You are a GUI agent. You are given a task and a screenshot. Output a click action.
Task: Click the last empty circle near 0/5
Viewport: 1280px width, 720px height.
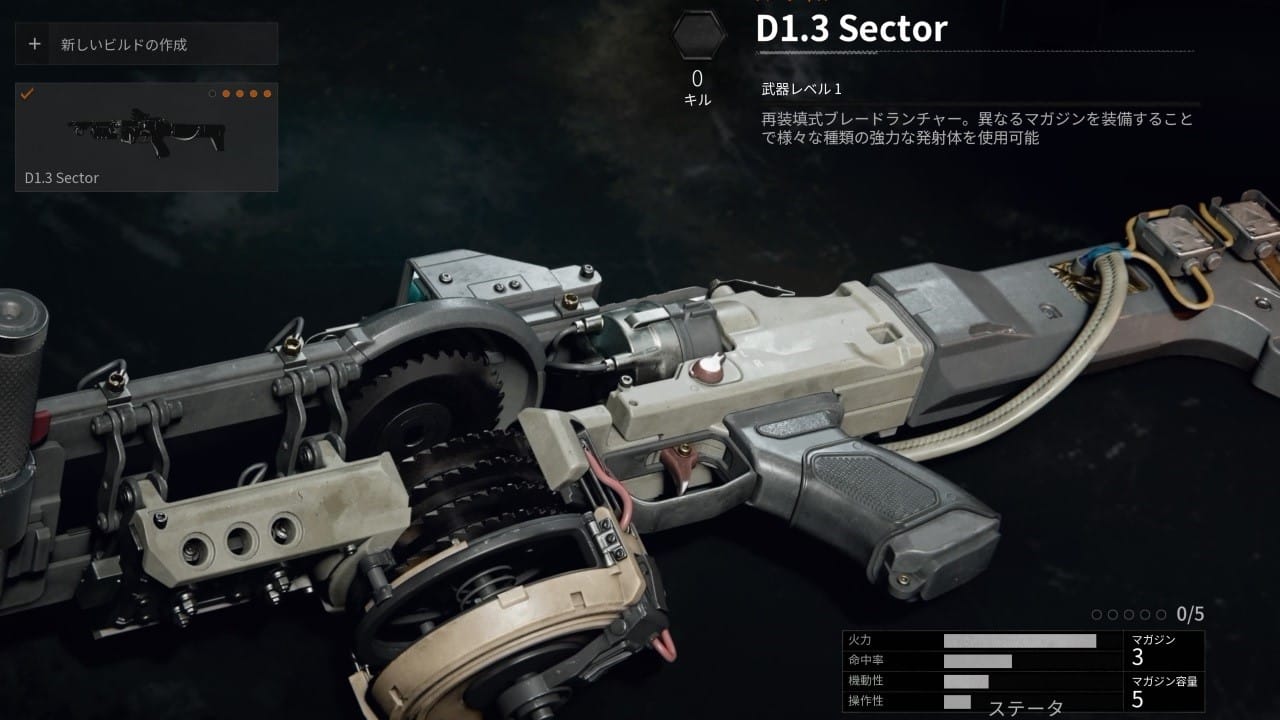(1162, 614)
